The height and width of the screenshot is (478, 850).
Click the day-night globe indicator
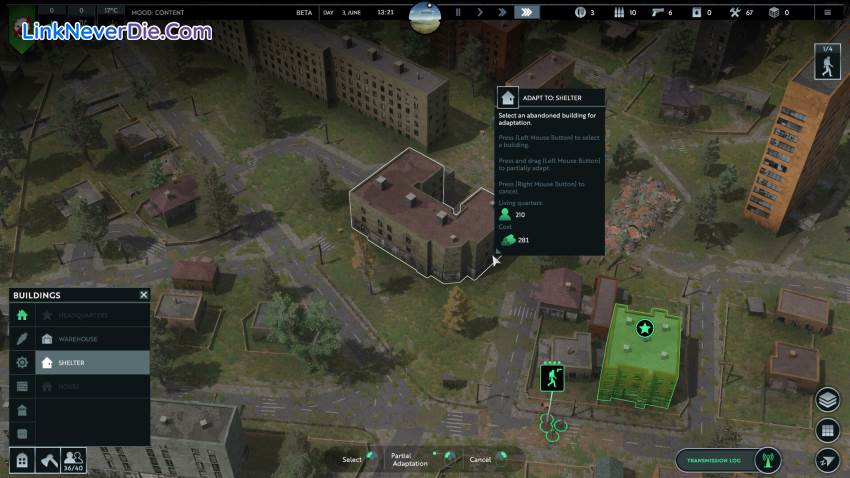[x=425, y=14]
